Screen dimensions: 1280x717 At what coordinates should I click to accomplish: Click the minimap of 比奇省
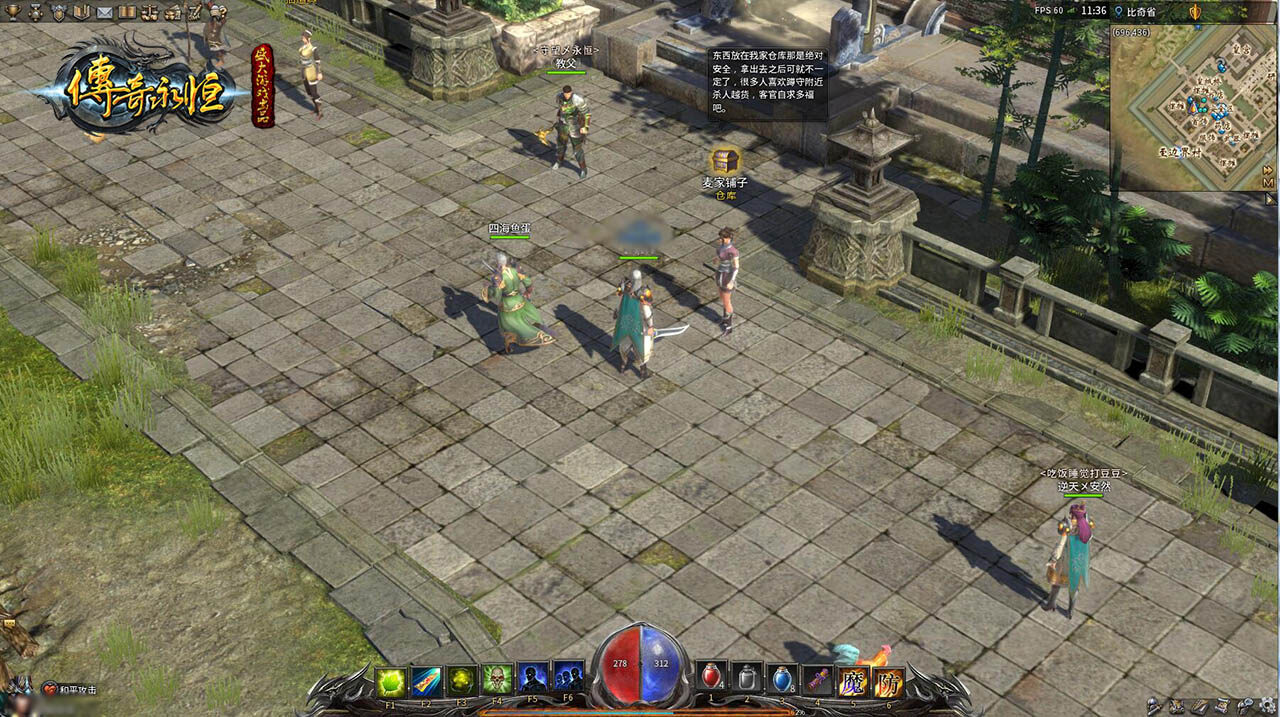(1192, 110)
